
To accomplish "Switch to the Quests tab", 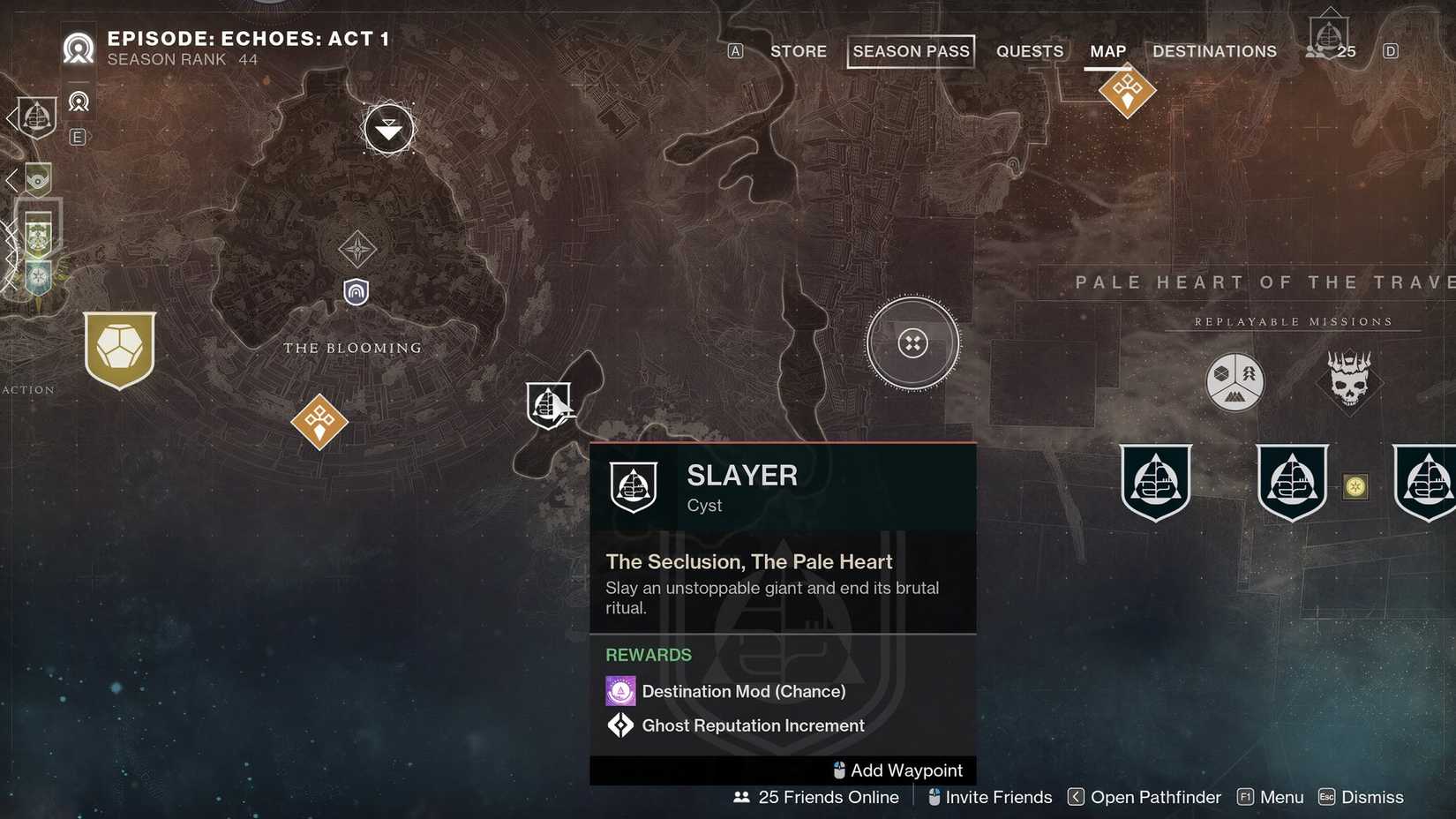I will tap(1029, 51).
